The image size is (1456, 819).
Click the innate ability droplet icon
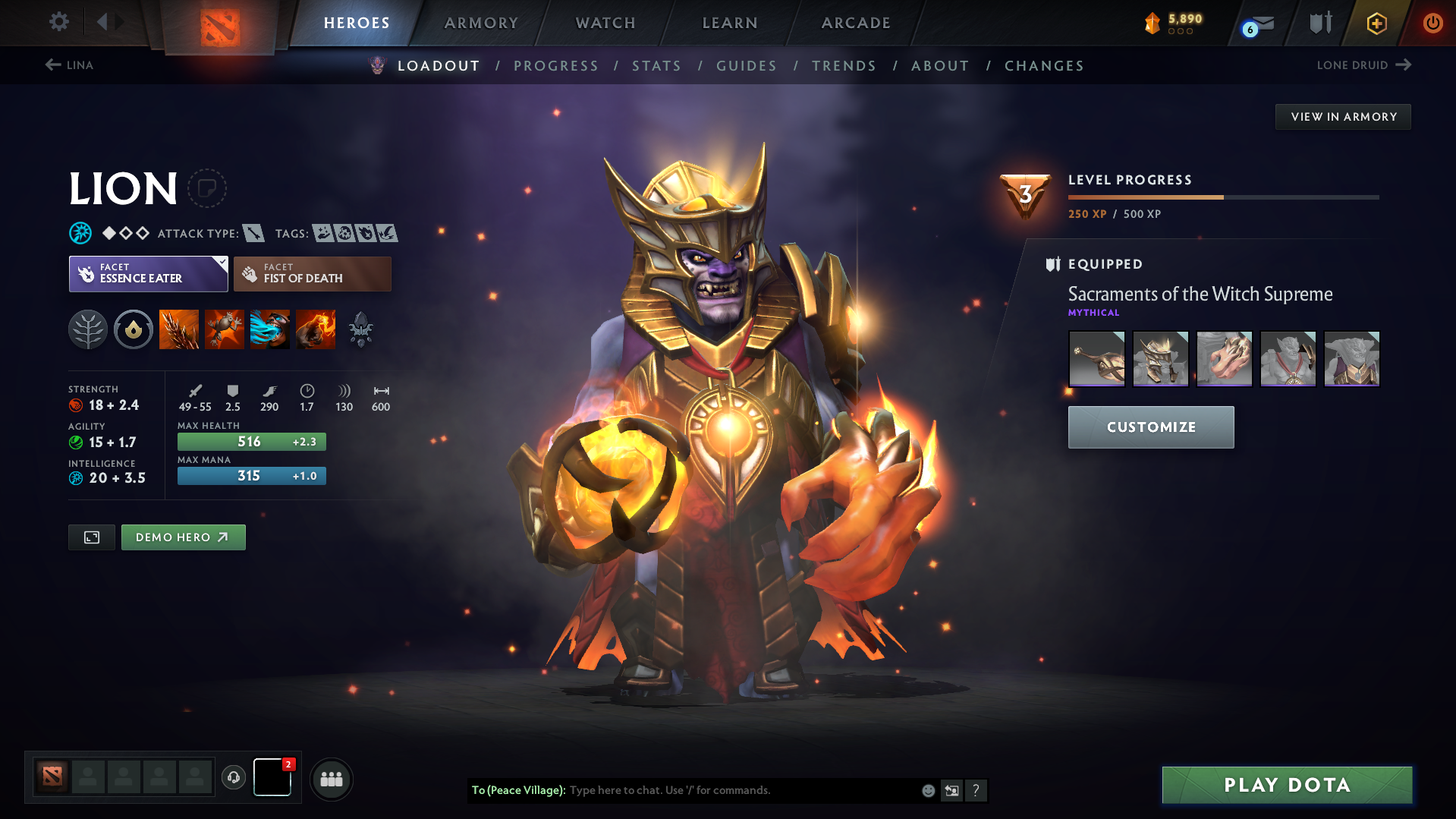(x=134, y=329)
